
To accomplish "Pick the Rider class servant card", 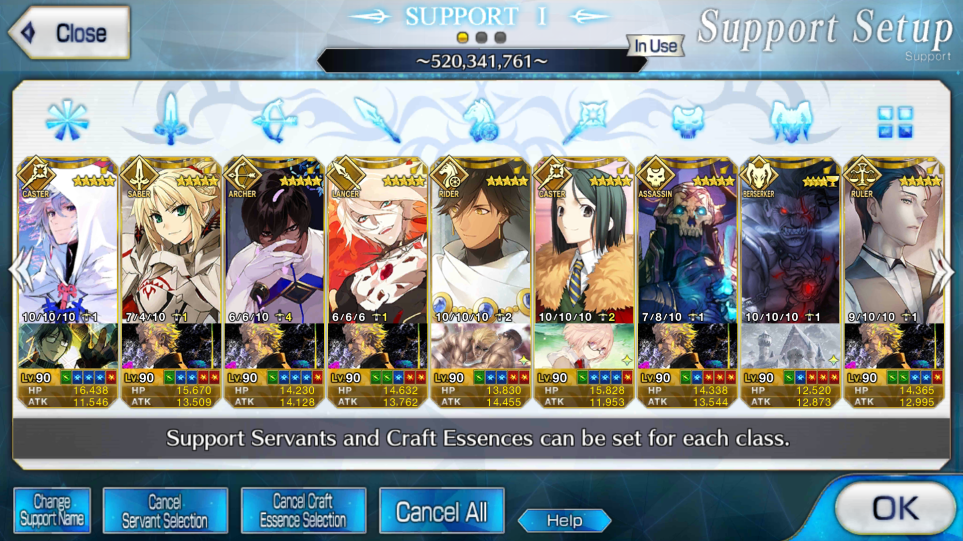I will tap(480, 250).
